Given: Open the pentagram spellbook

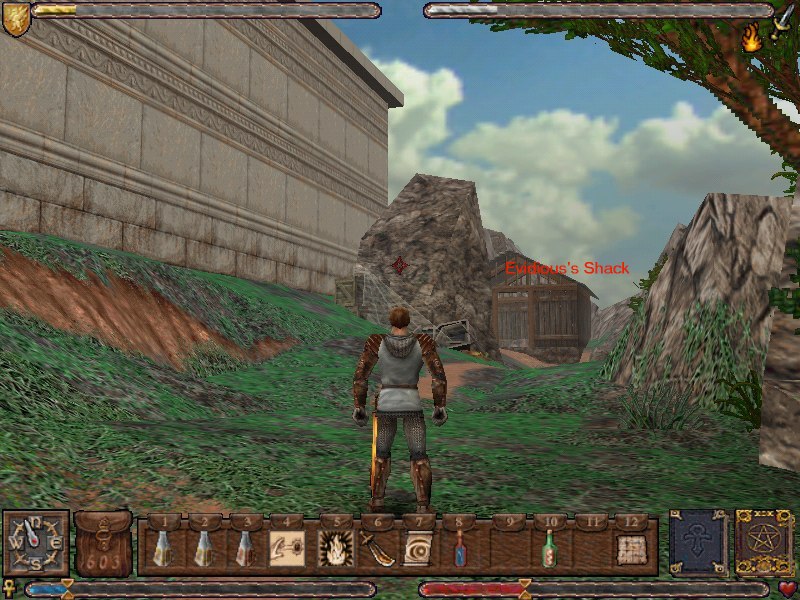Looking at the screenshot, I should [x=764, y=543].
